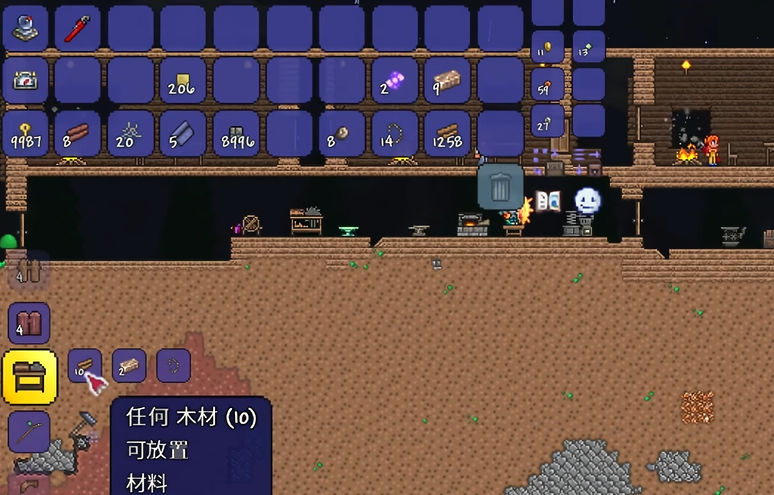Select the wooden door recipe above the workbench

(x=29, y=324)
